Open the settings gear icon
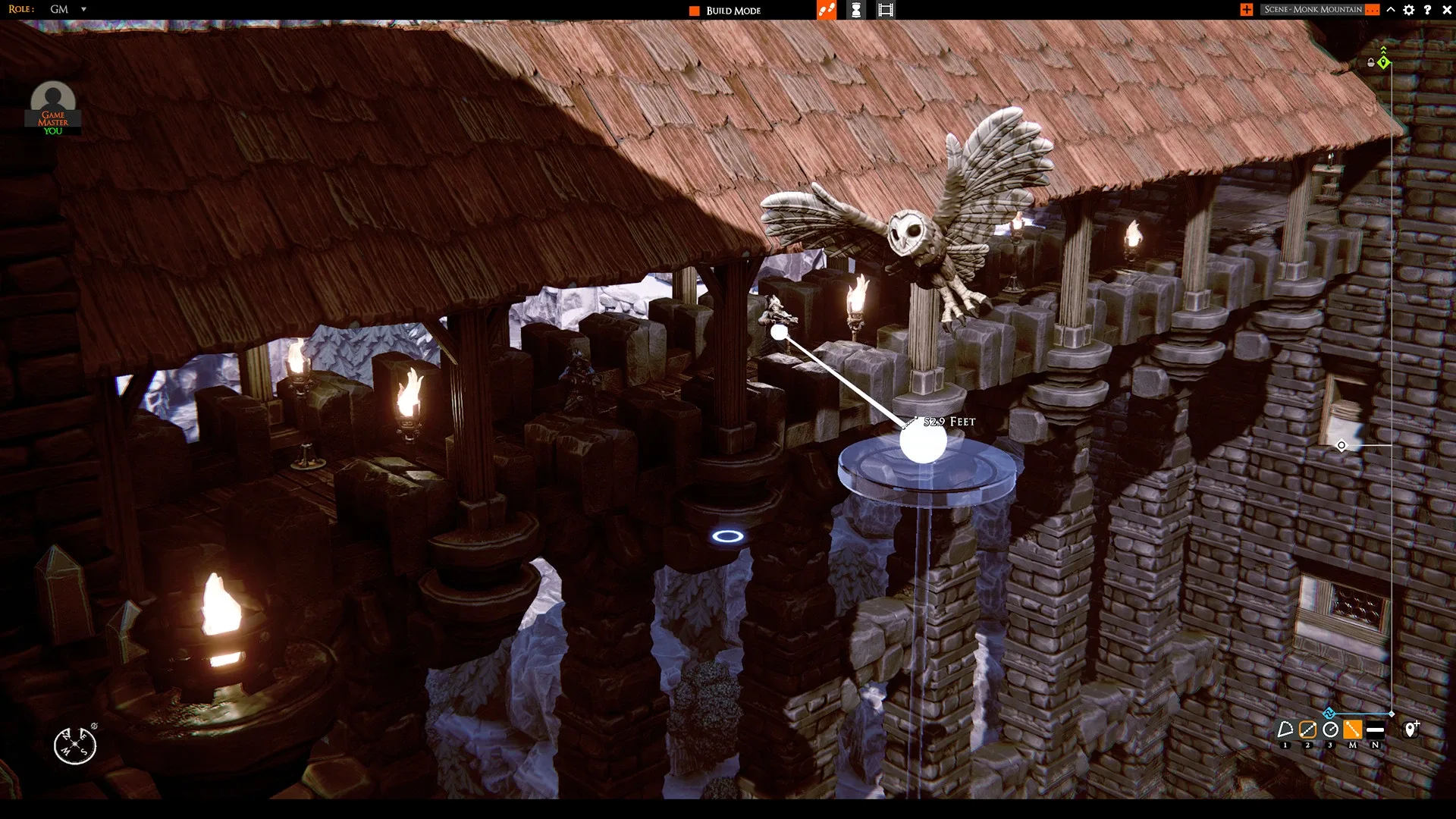 click(x=1408, y=10)
